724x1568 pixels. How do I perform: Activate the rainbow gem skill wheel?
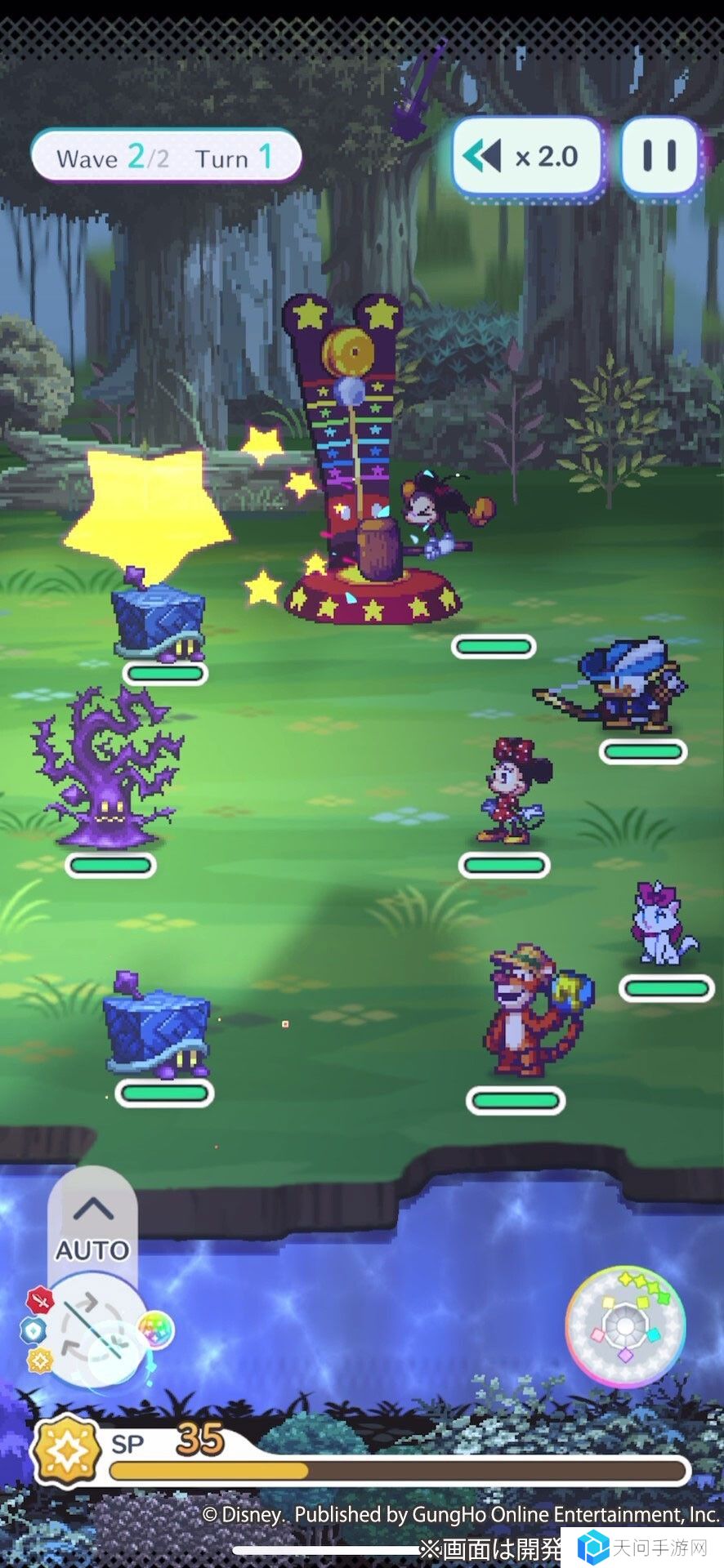click(625, 1326)
